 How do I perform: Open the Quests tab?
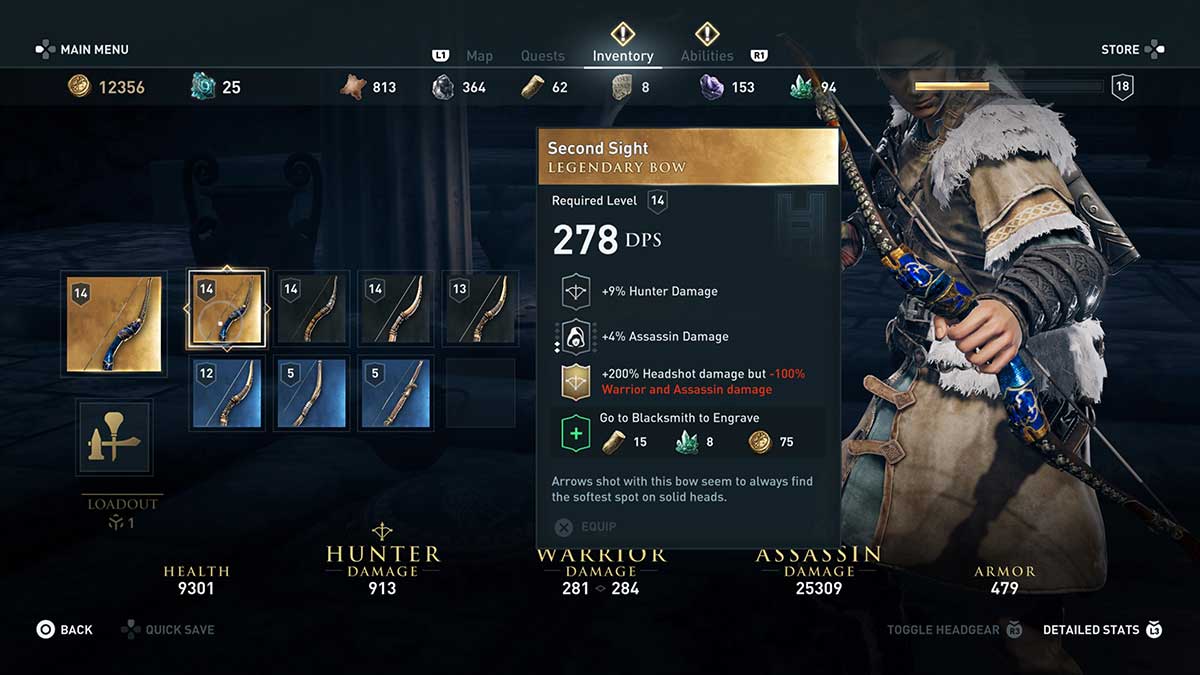pyautogui.click(x=543, y=56)
